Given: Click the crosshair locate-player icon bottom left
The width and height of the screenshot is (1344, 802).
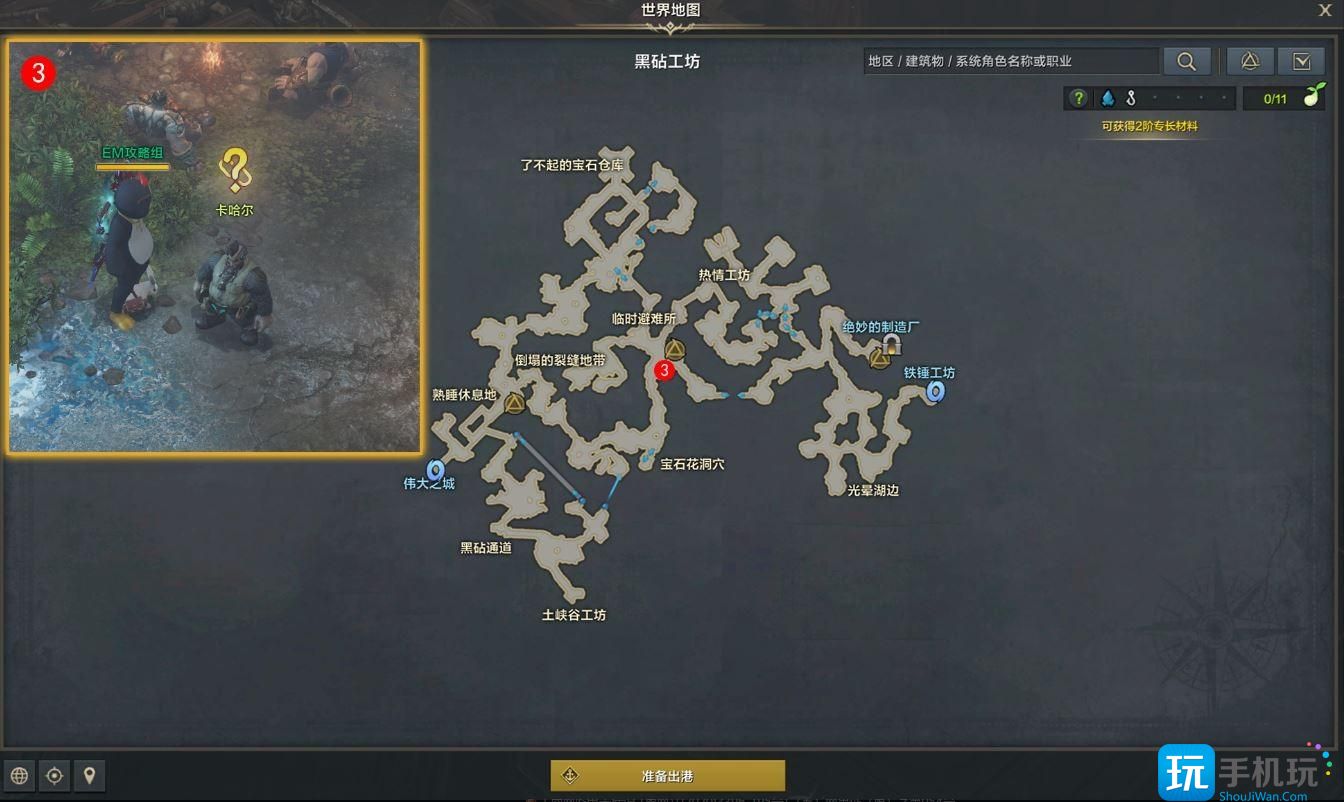Looking at the screenshot, I should (x=54, y=775).
